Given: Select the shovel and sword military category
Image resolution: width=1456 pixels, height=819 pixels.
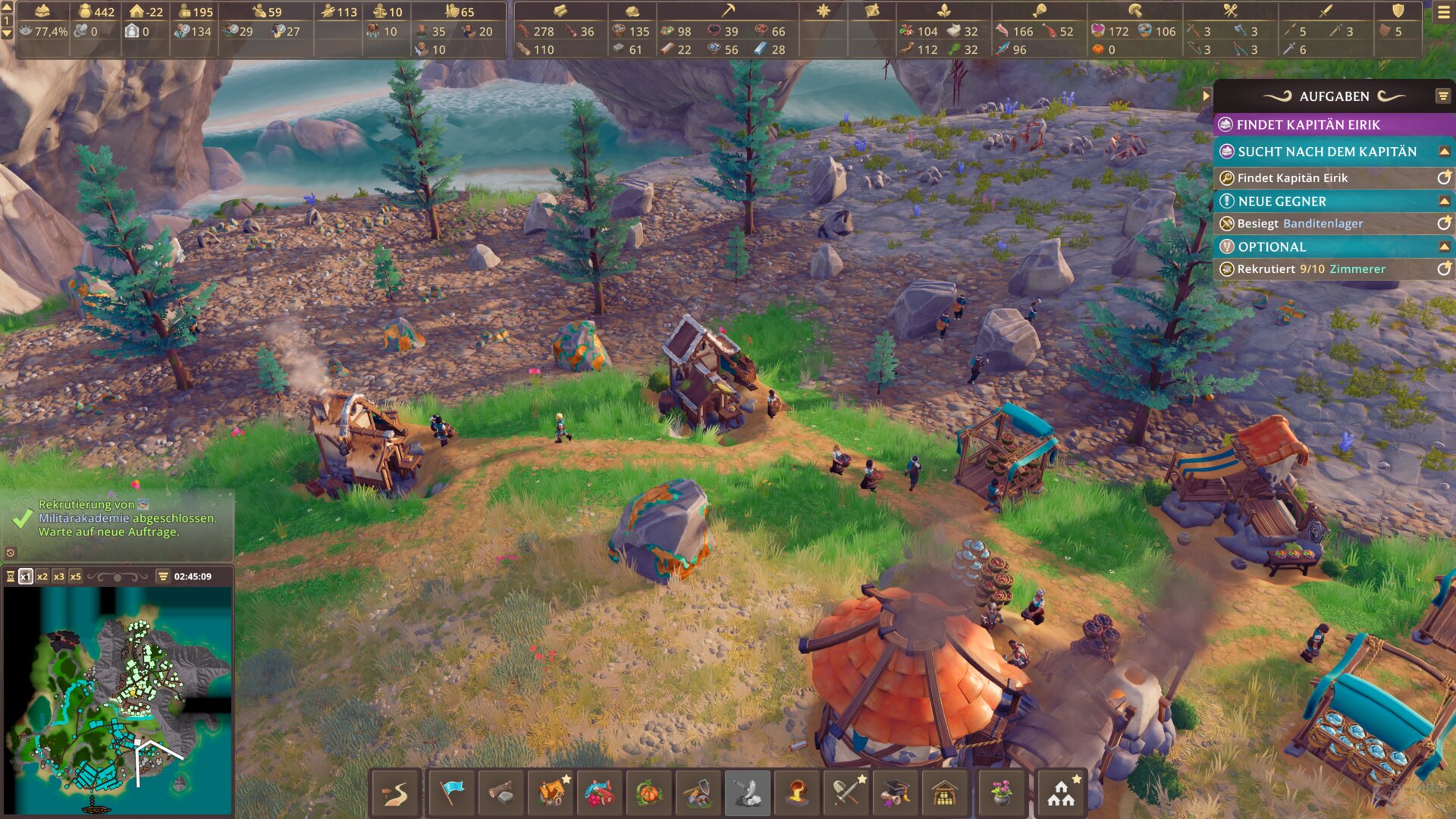Looking at the screenshot, I should pyautogui.click(x=846, y=793).
